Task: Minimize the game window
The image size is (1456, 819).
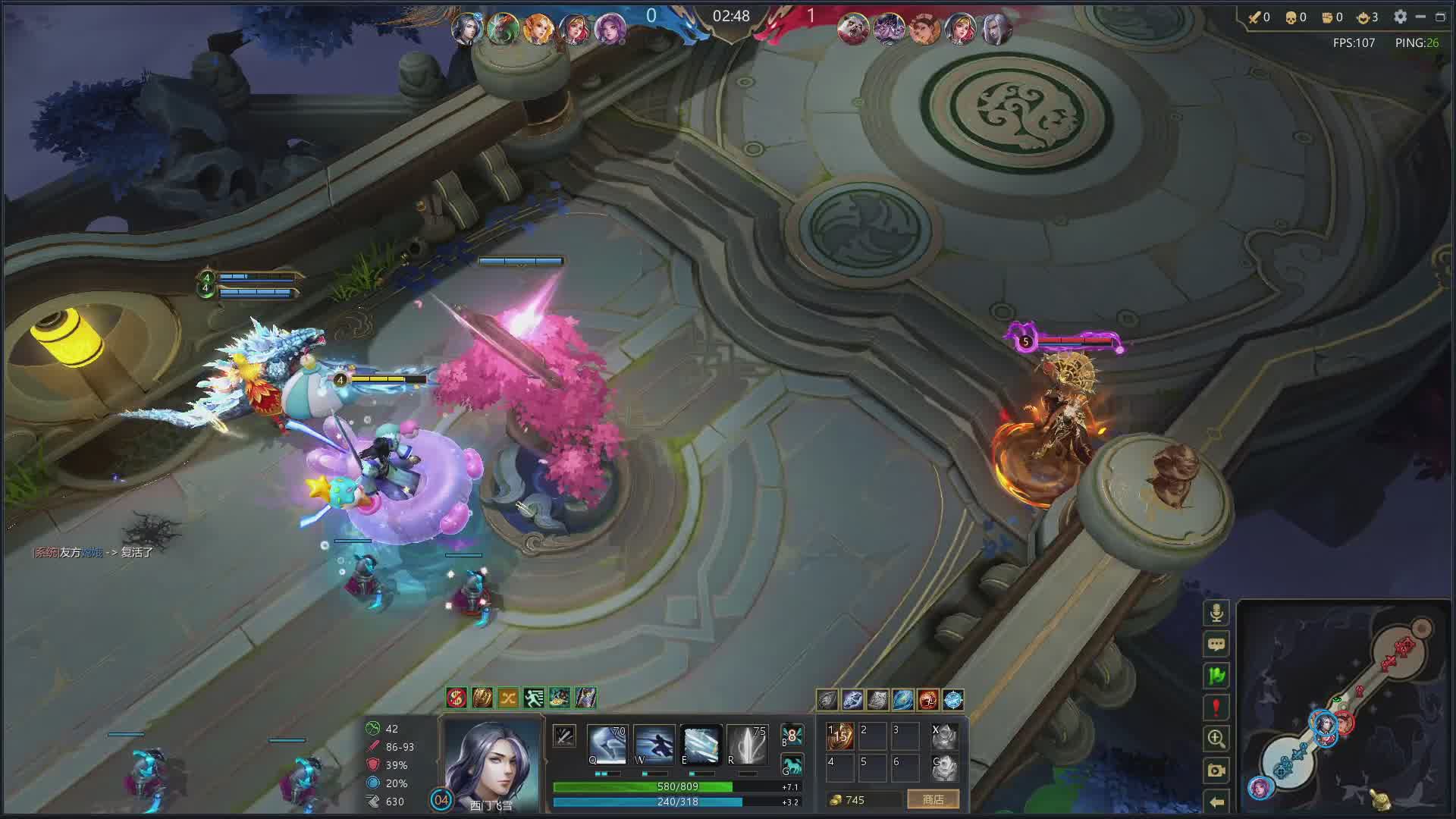Action: (1420, 17)
